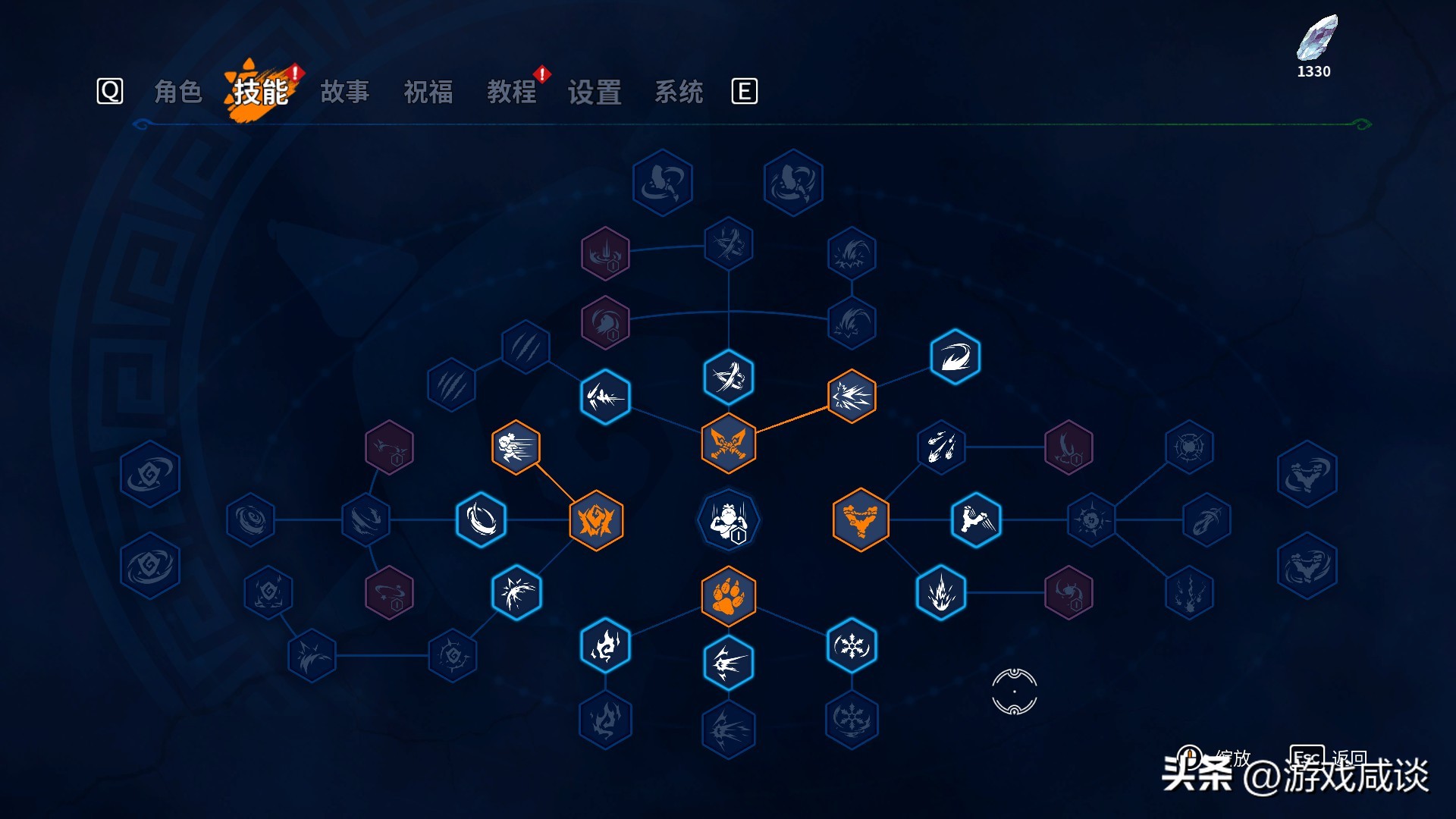Open the 教程 tab with red alert
1456x819 pixels.
click(x=513, y=92)
